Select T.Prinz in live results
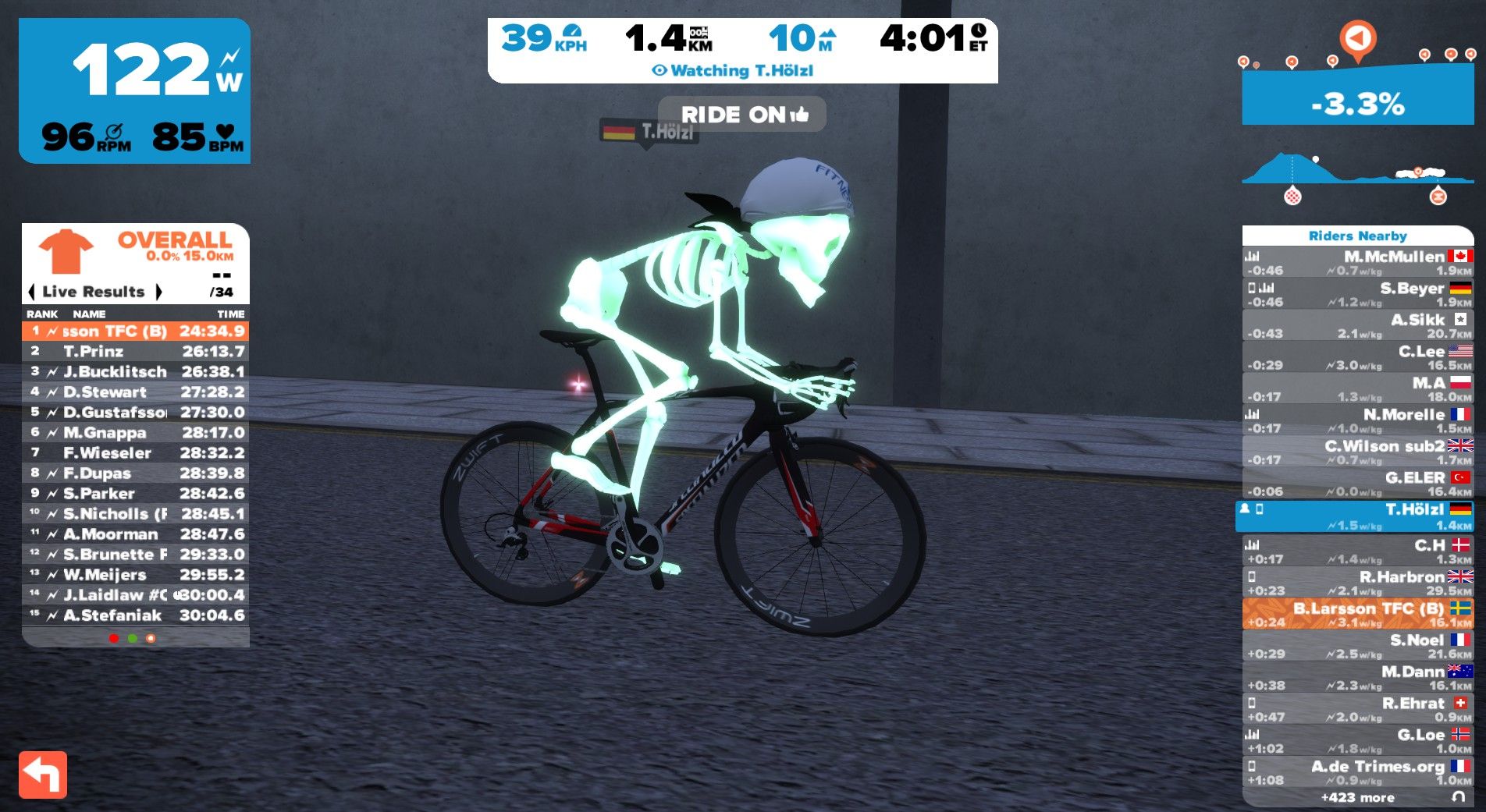This screenshot has height=812, width=1486. click(x=136, y=351)
